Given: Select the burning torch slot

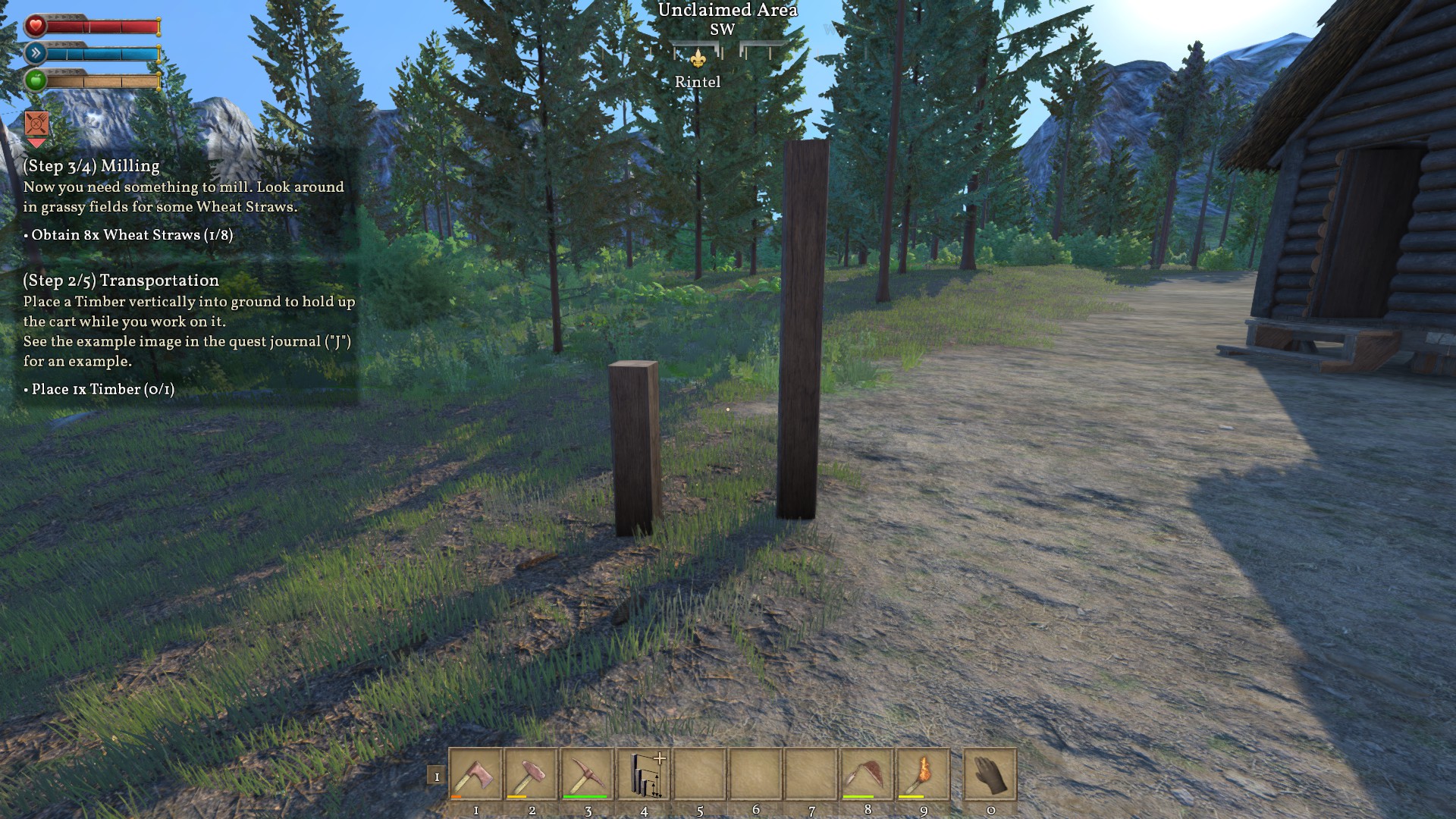Looking at the screenshot, I should coord(923,774).
